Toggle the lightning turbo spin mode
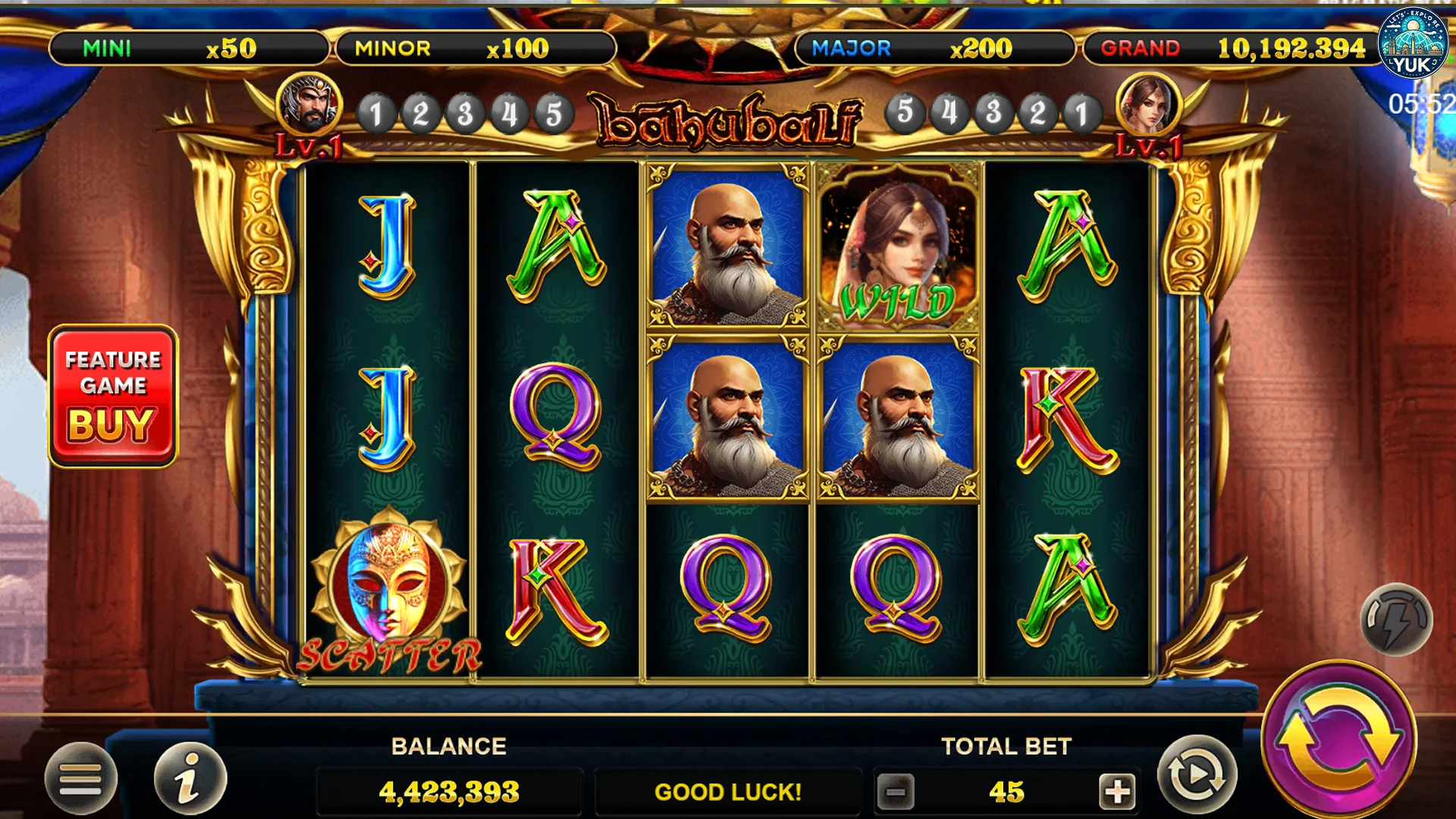Screen dimensions: 1456x819 (x=1396, y=620)
